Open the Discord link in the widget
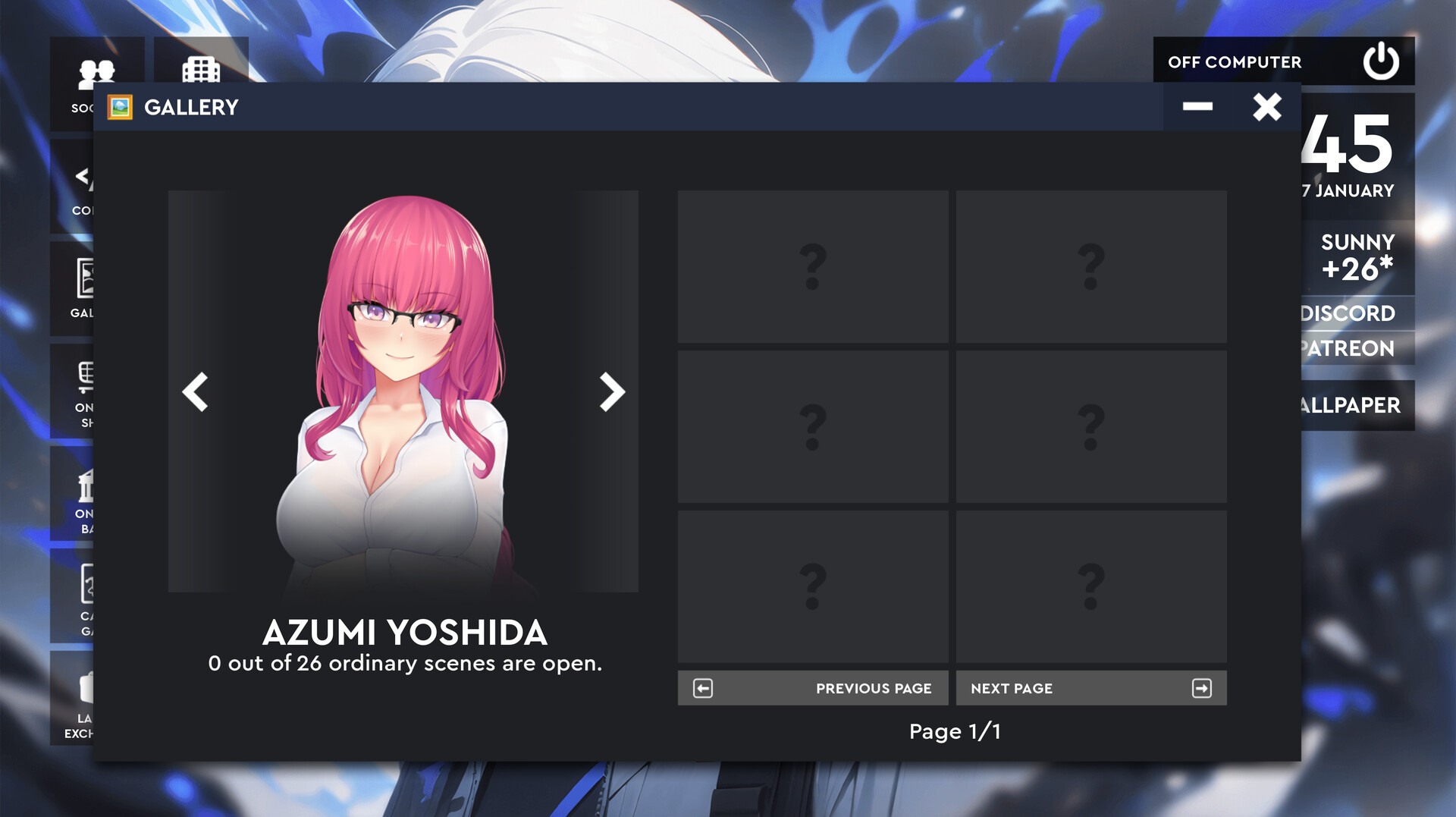 (x=1348, y=313)
